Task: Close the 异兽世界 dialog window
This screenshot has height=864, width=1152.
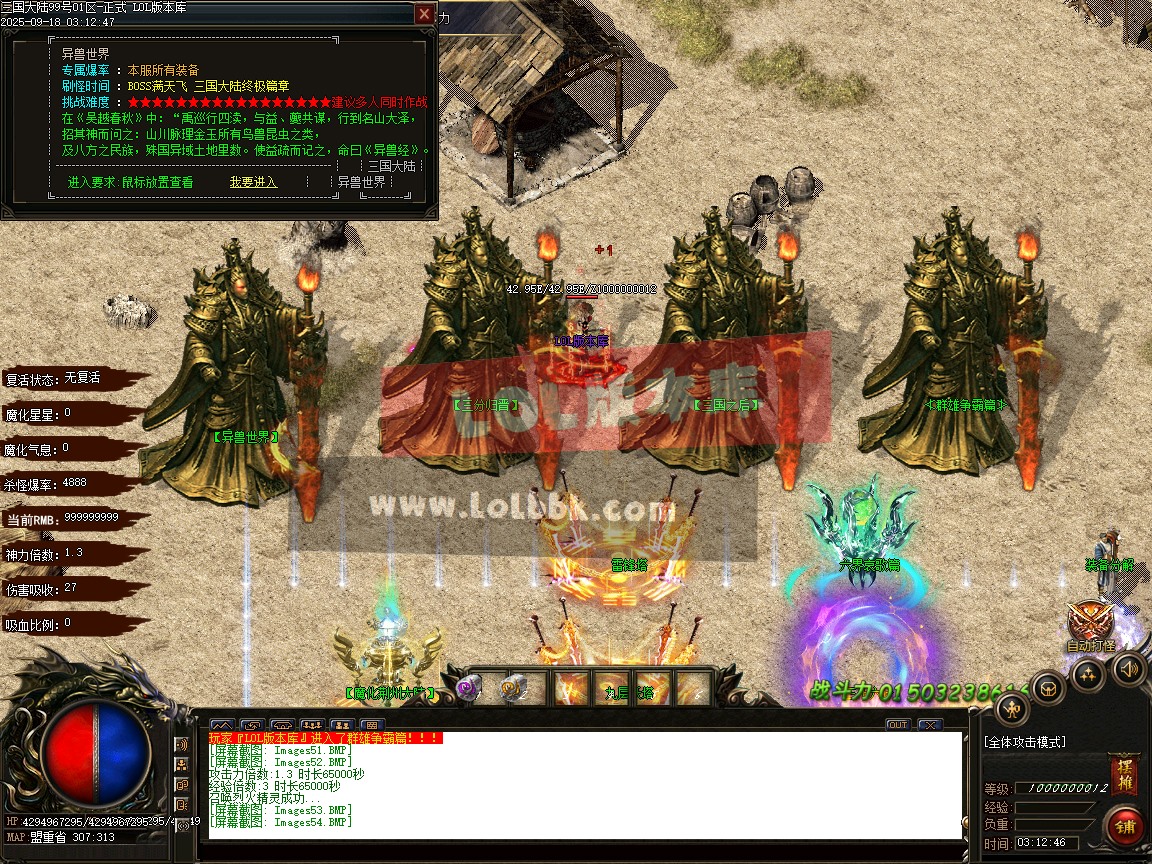Action: (x=425, y=14)
